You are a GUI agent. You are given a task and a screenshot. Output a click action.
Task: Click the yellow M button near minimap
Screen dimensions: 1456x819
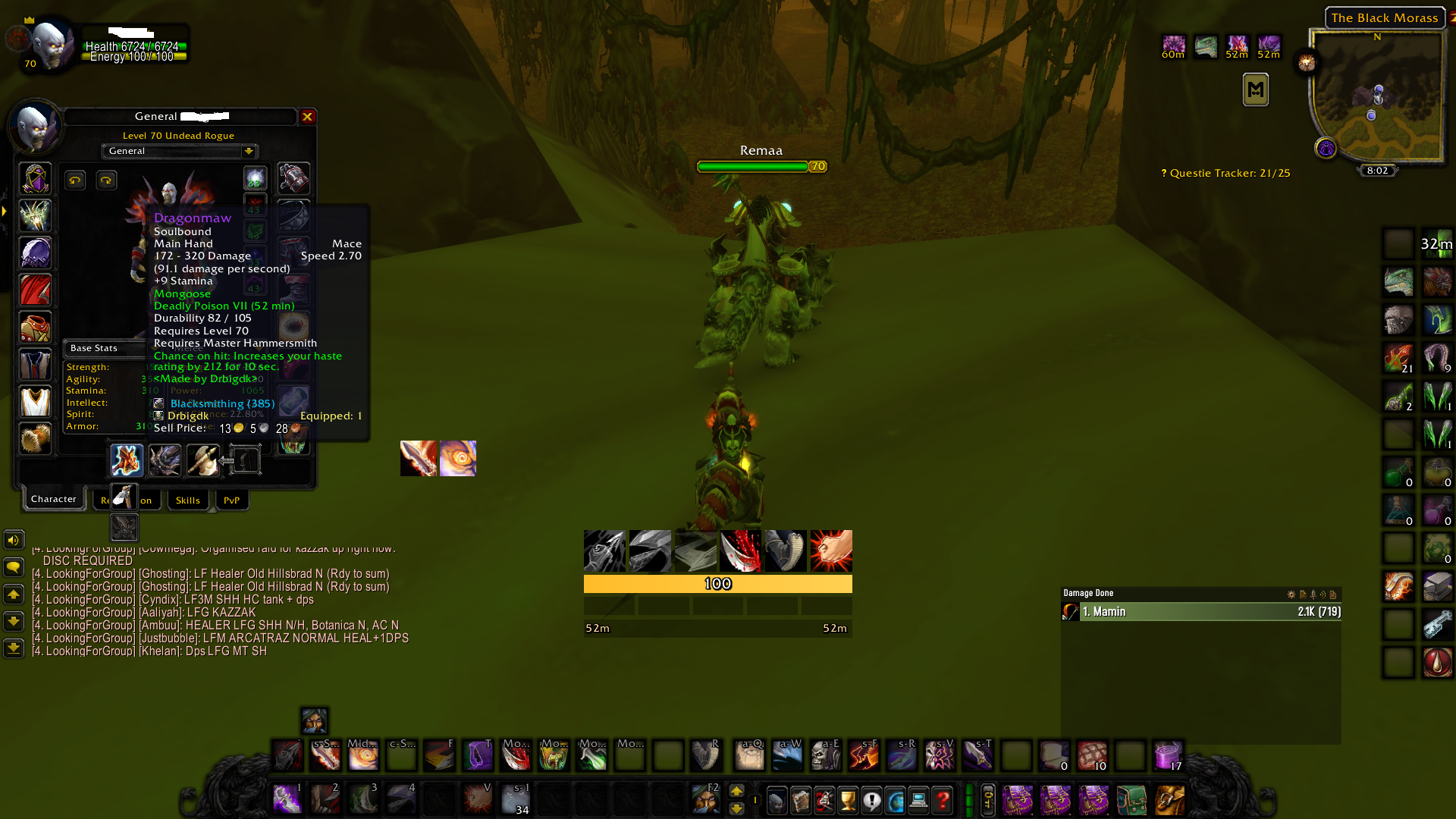click(1255, 90)
